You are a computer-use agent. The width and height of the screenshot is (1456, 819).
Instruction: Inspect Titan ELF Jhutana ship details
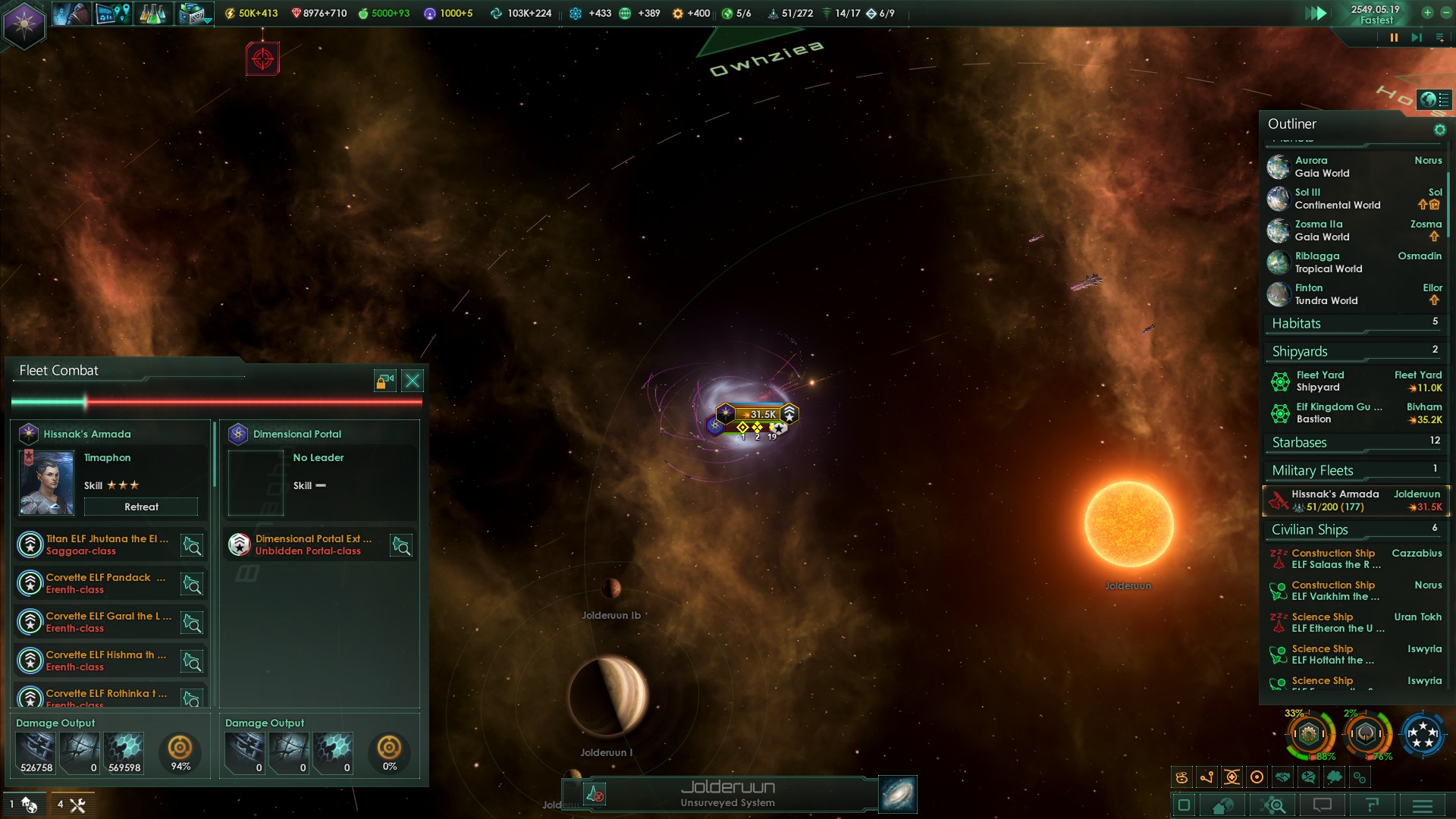(x=192, y=545)
